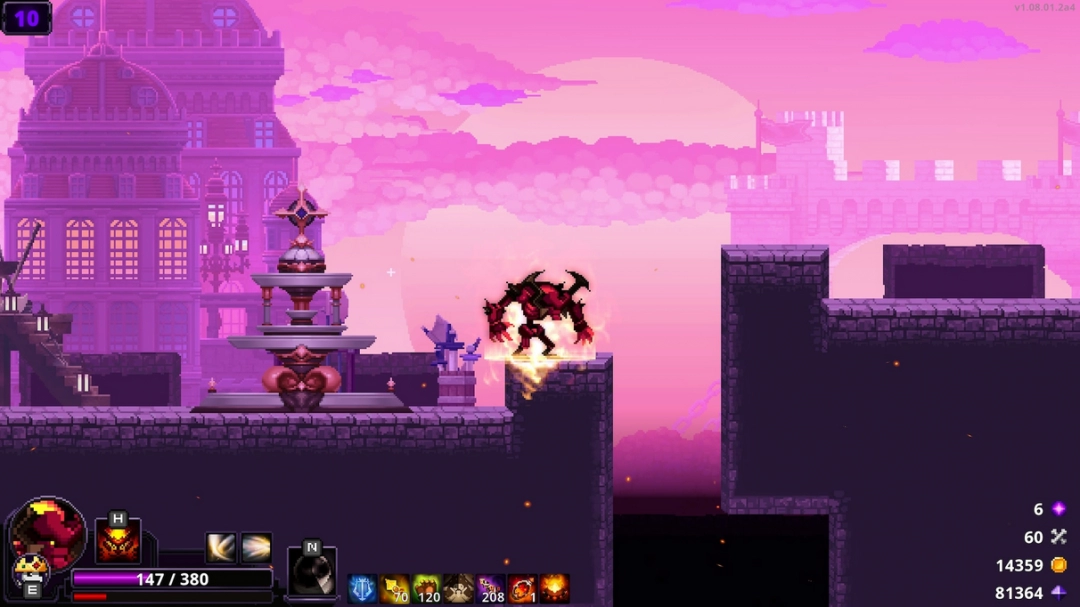Select the crowned secondary skull icon
Image resolution: width=1080 pixels, height=607 pixels.
click(31, 570)
